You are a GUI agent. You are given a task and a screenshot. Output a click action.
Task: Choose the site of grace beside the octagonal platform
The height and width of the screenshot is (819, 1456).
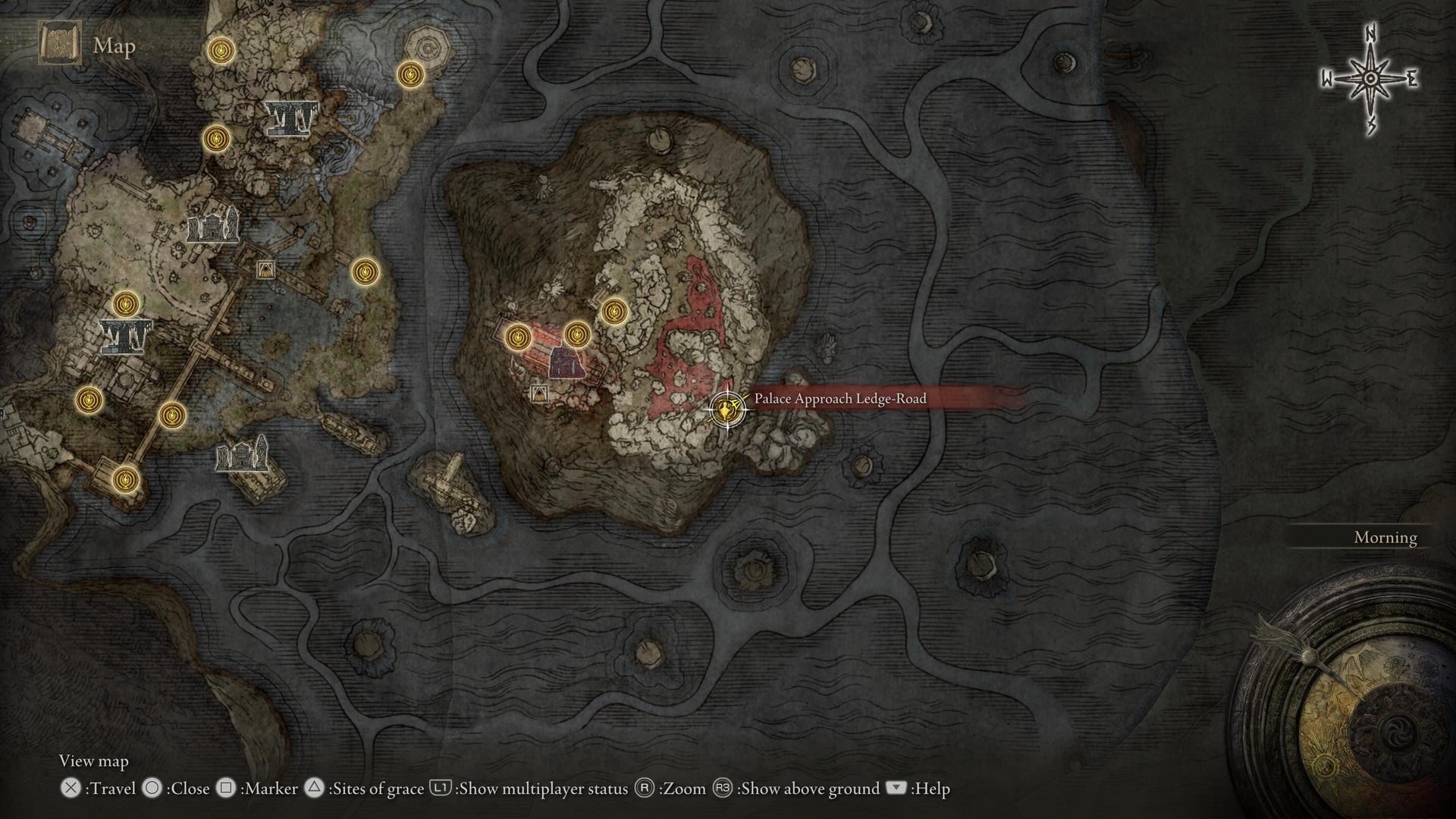410,74
